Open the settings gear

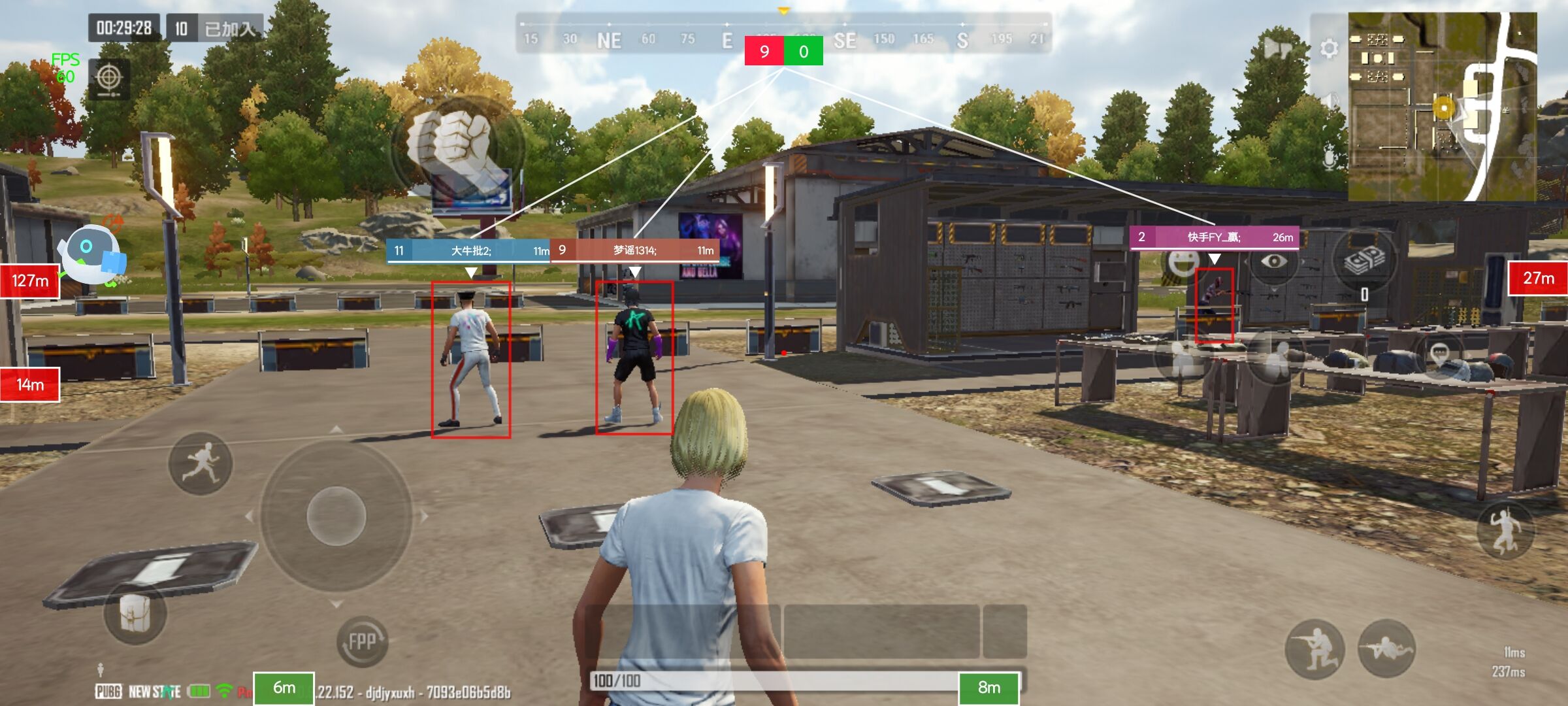(1328, 49)
